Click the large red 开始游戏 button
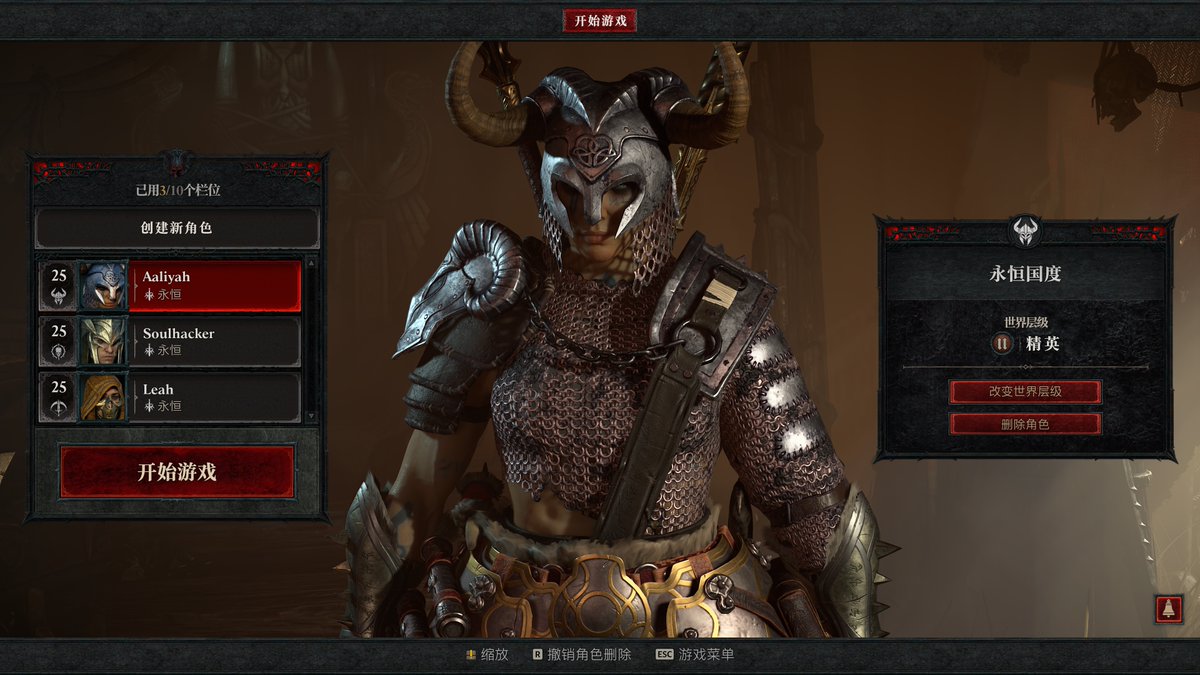 (x=177, y=472)
